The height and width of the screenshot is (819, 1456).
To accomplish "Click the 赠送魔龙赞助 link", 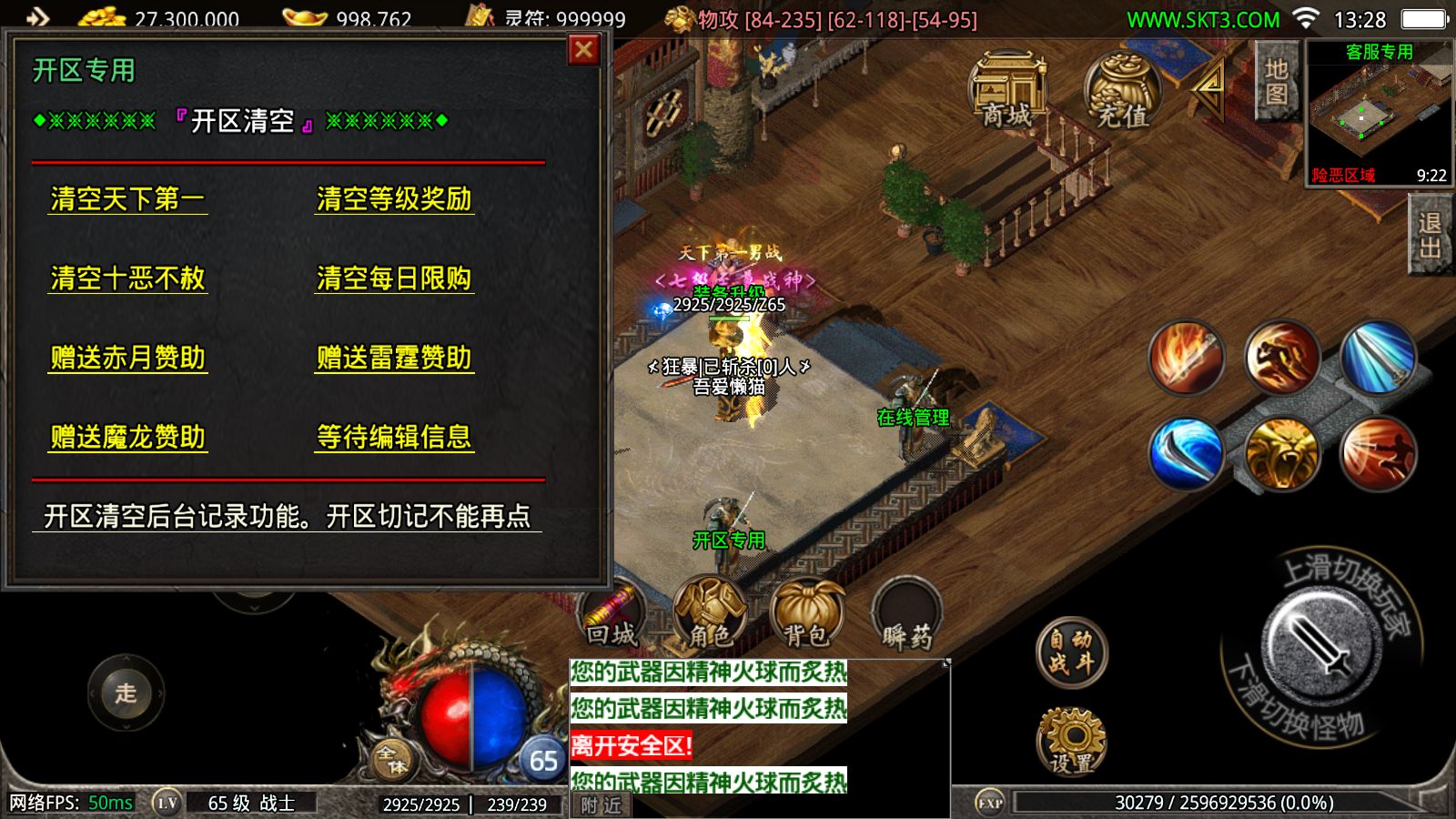I will (x=129, y=438).
